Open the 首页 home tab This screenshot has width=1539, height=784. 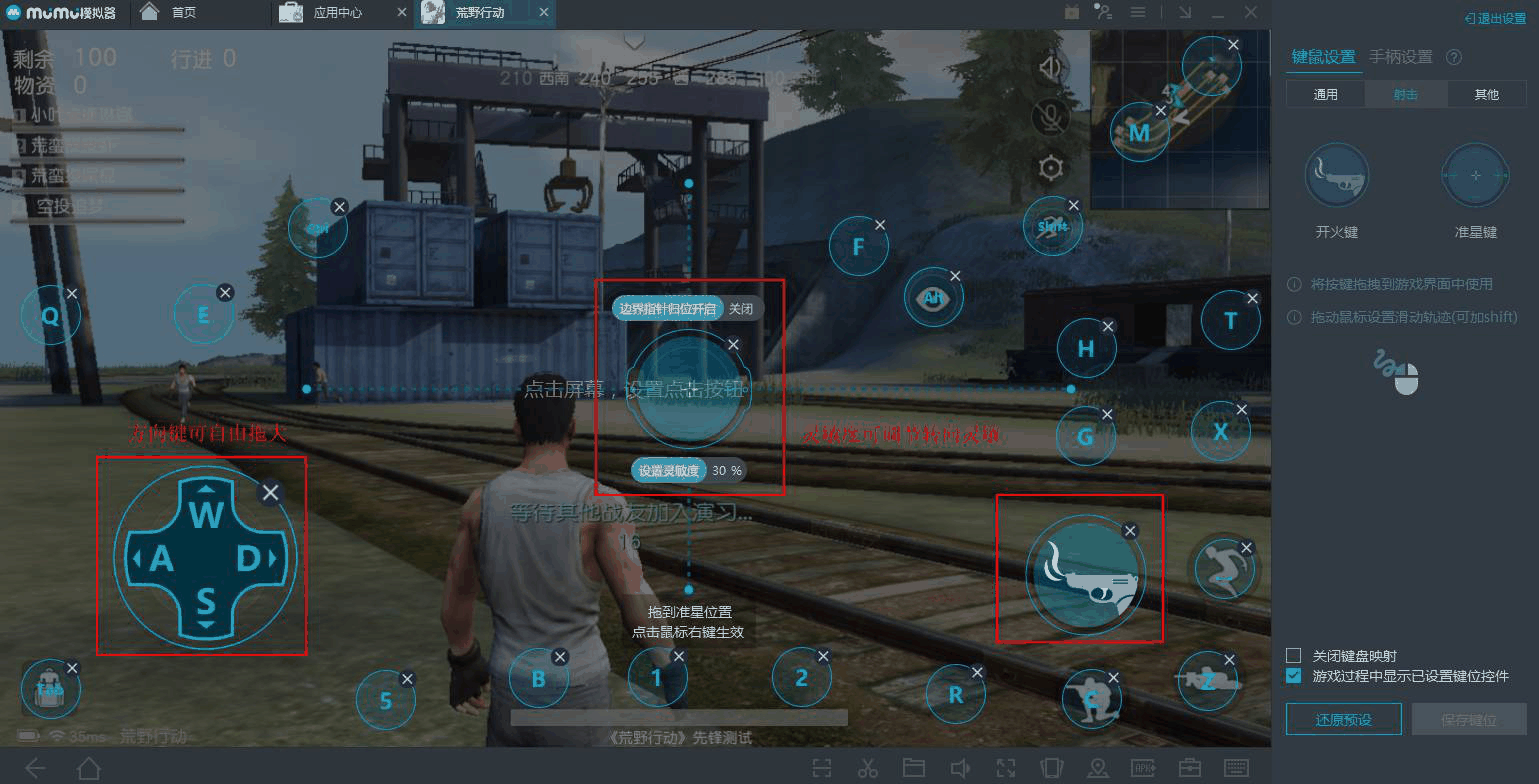coord(184,13)
